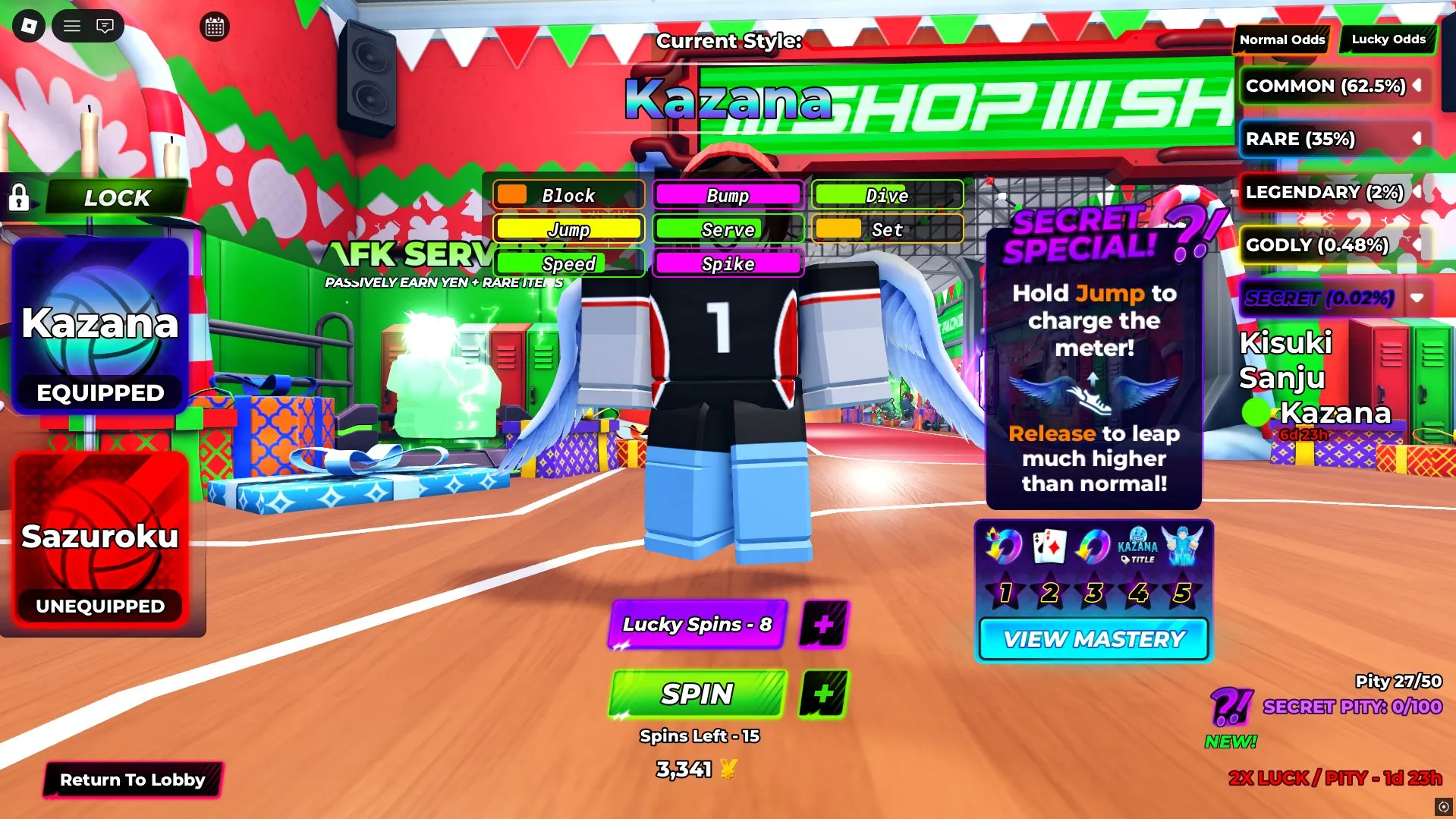
Task: Switch to Lucky Odds
Action: tap(1387, 39)
